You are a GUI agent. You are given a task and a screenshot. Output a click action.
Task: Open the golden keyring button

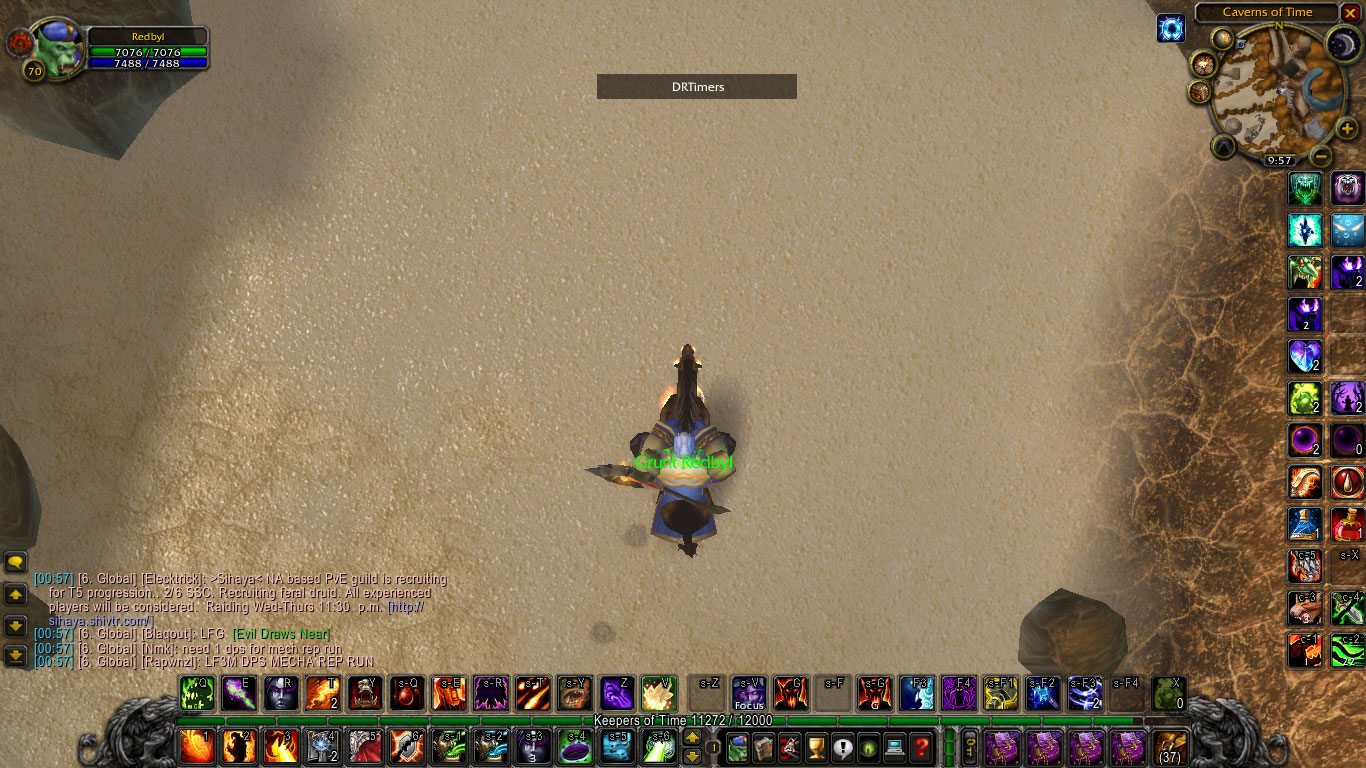(x=969, y=747)
